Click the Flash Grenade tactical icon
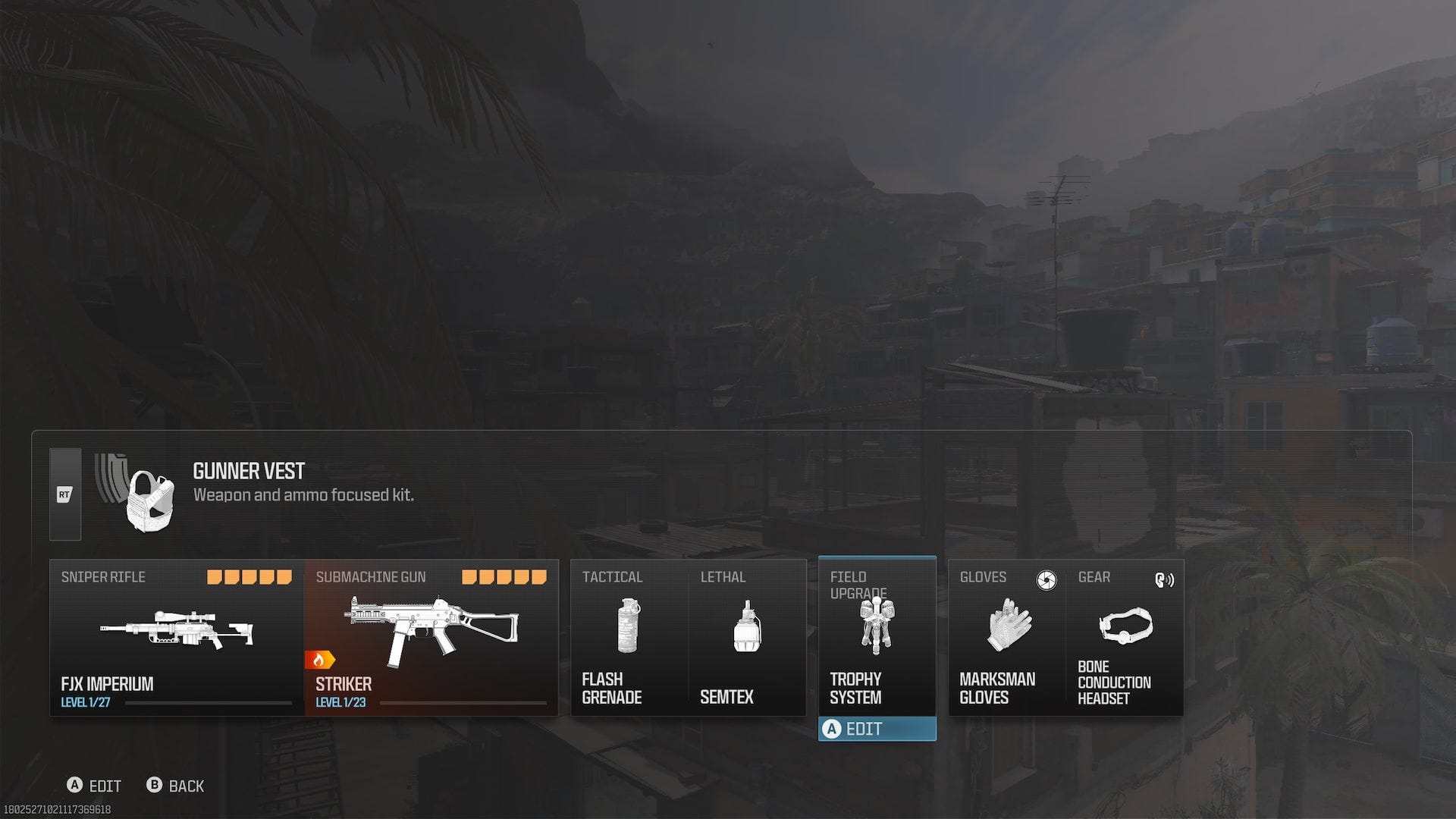The height and width of the screenshot is (819, 1456). click(x=627, y=626)
